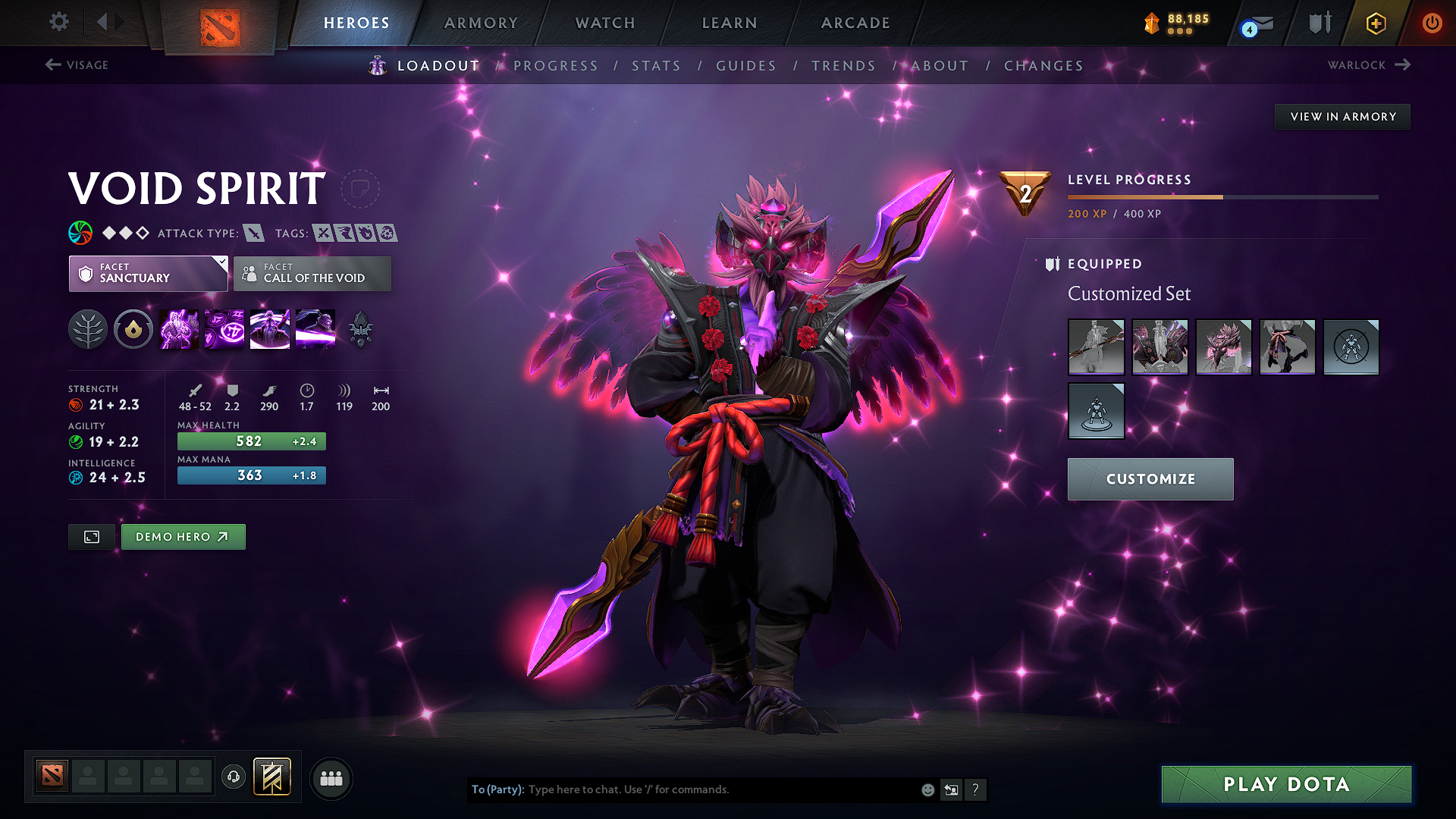Inspect the Aghanim's upgrade icon beside abilities
Viewport: 1456px width, 819px height.
pos(360,328)
